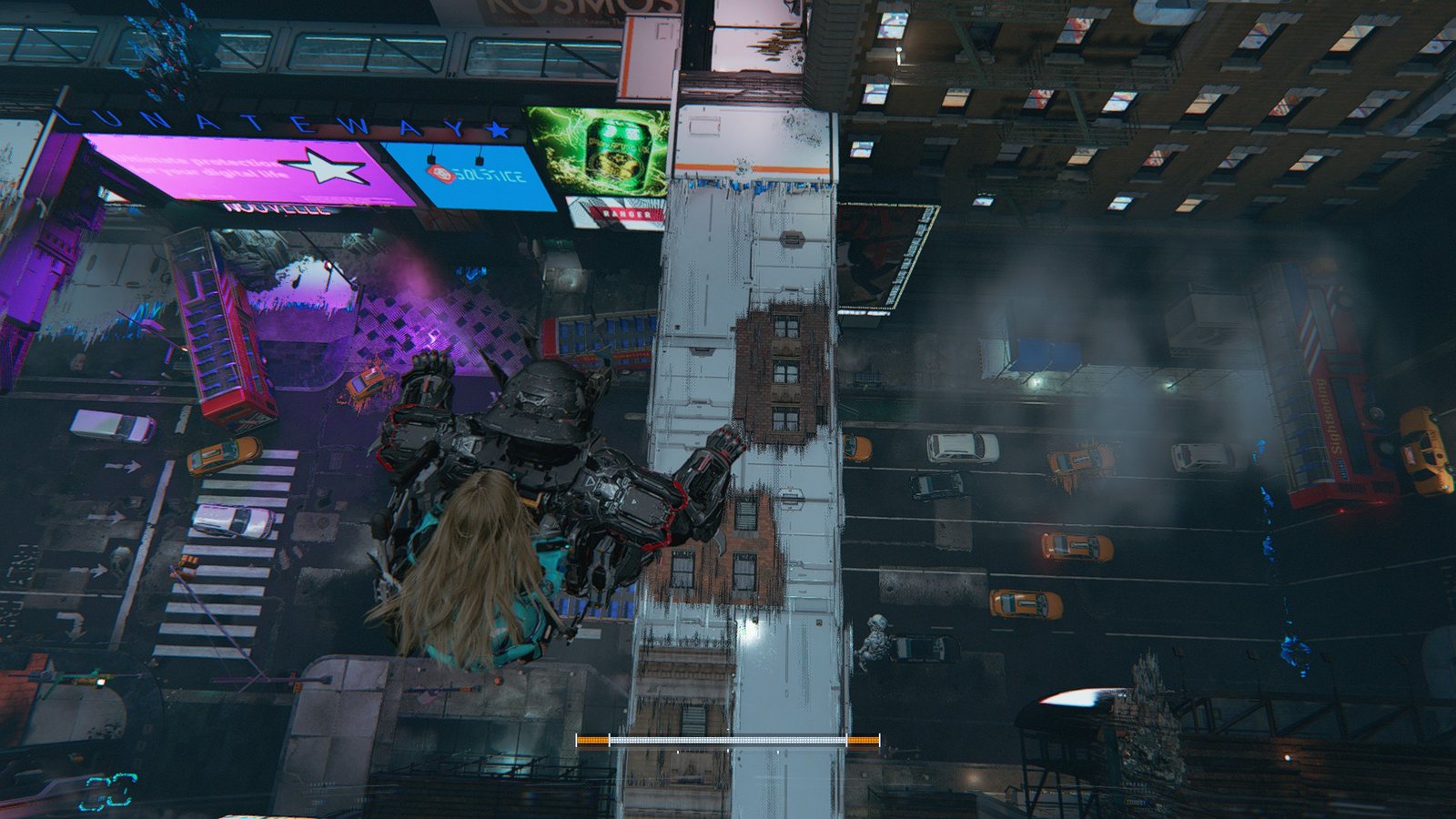Select the SOLSTICE logo badge
The width and height of the screenshot is (1456, 819).
pos(443,173)
